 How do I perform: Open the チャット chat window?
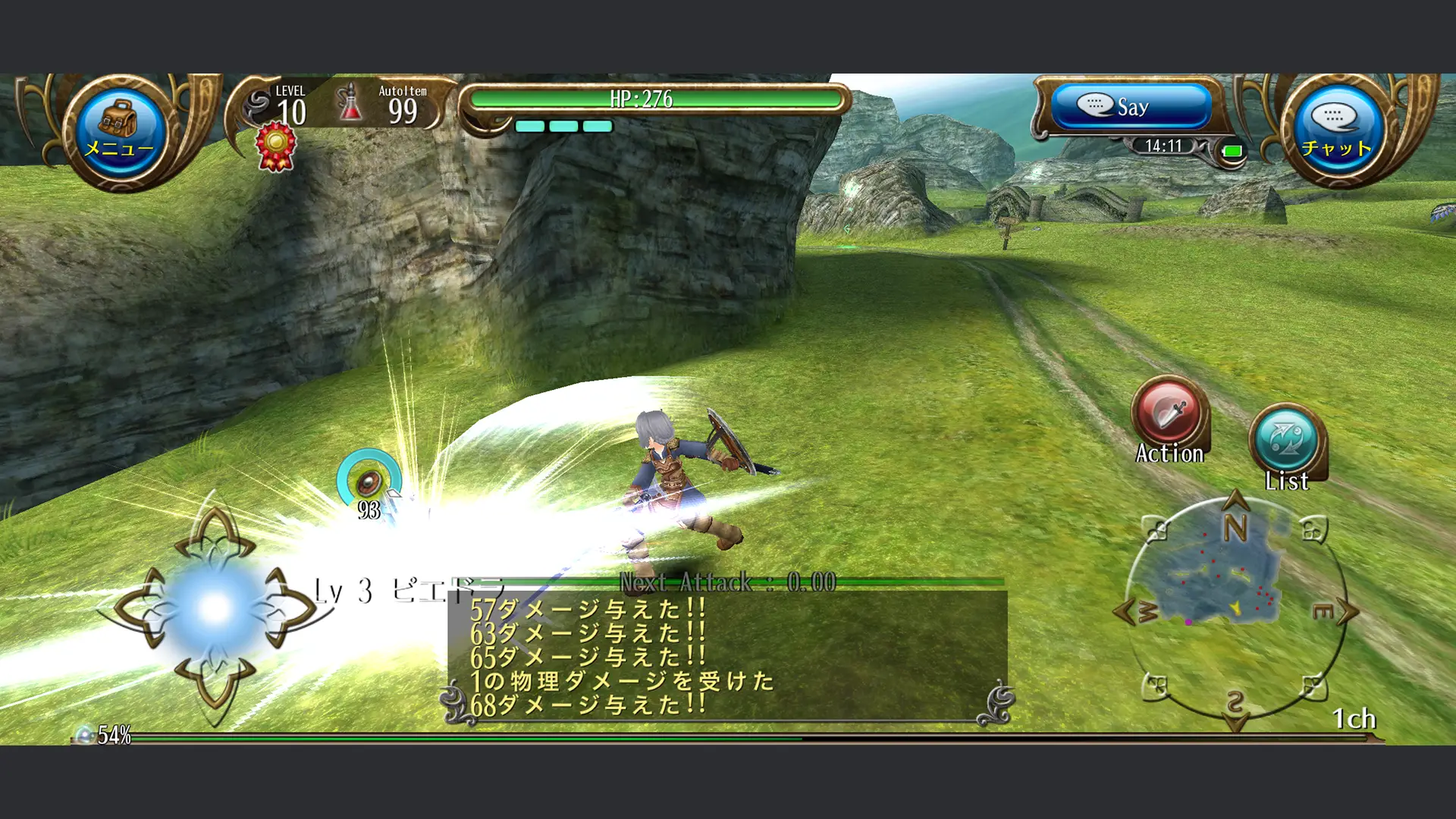[x=1336, y=130]
